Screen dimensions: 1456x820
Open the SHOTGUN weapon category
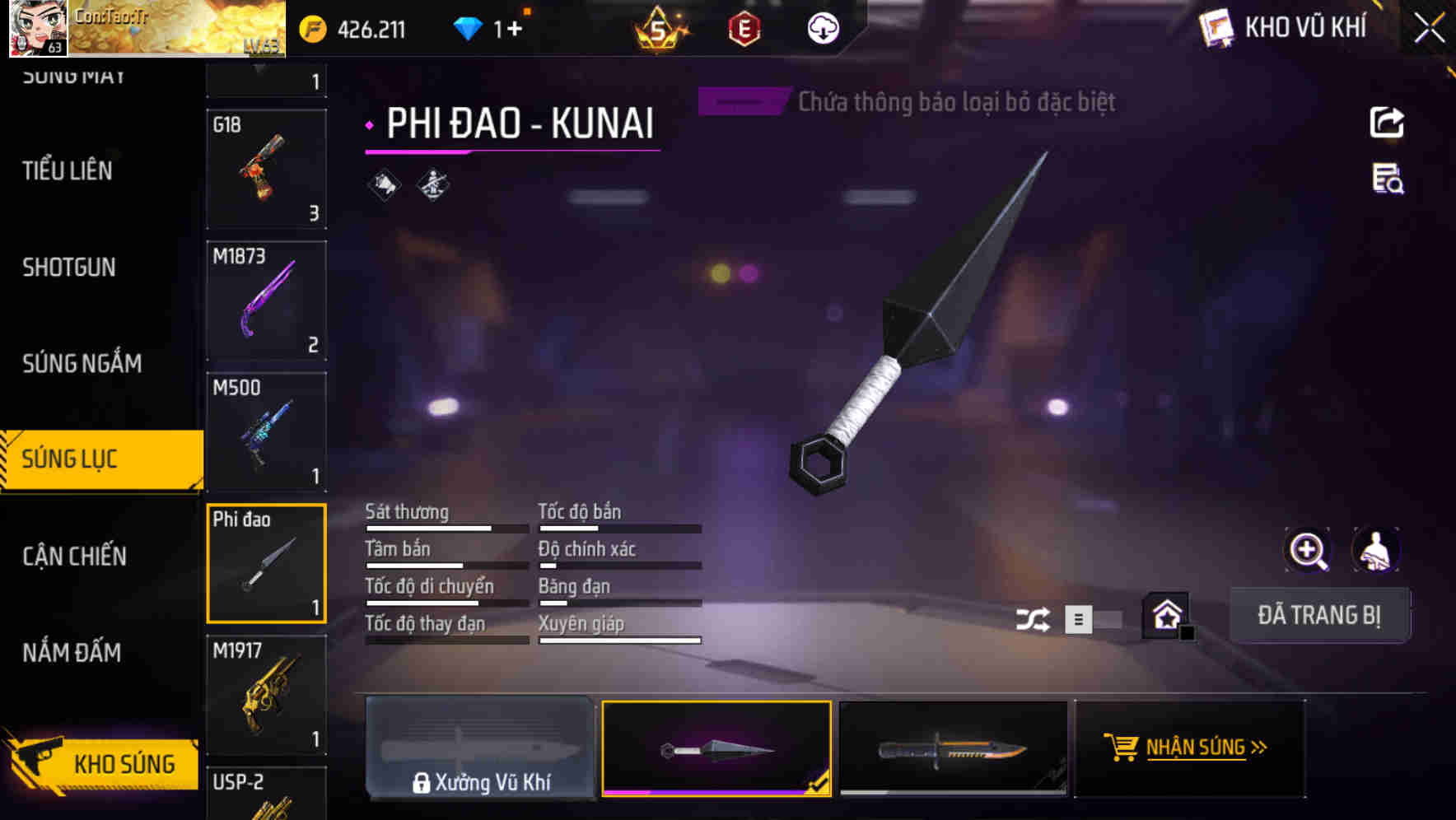click(69, 268)
